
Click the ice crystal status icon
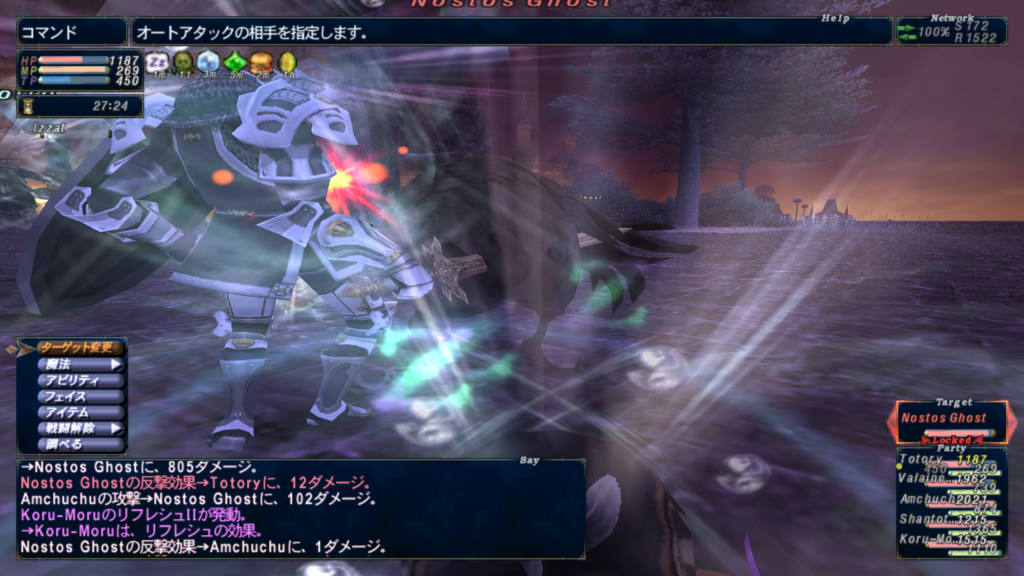208,62
